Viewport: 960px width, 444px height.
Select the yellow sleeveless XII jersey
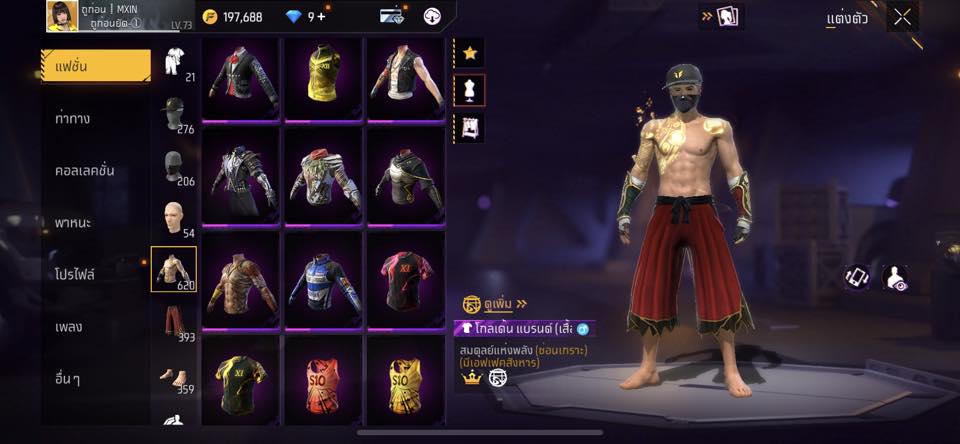point(323,77)
